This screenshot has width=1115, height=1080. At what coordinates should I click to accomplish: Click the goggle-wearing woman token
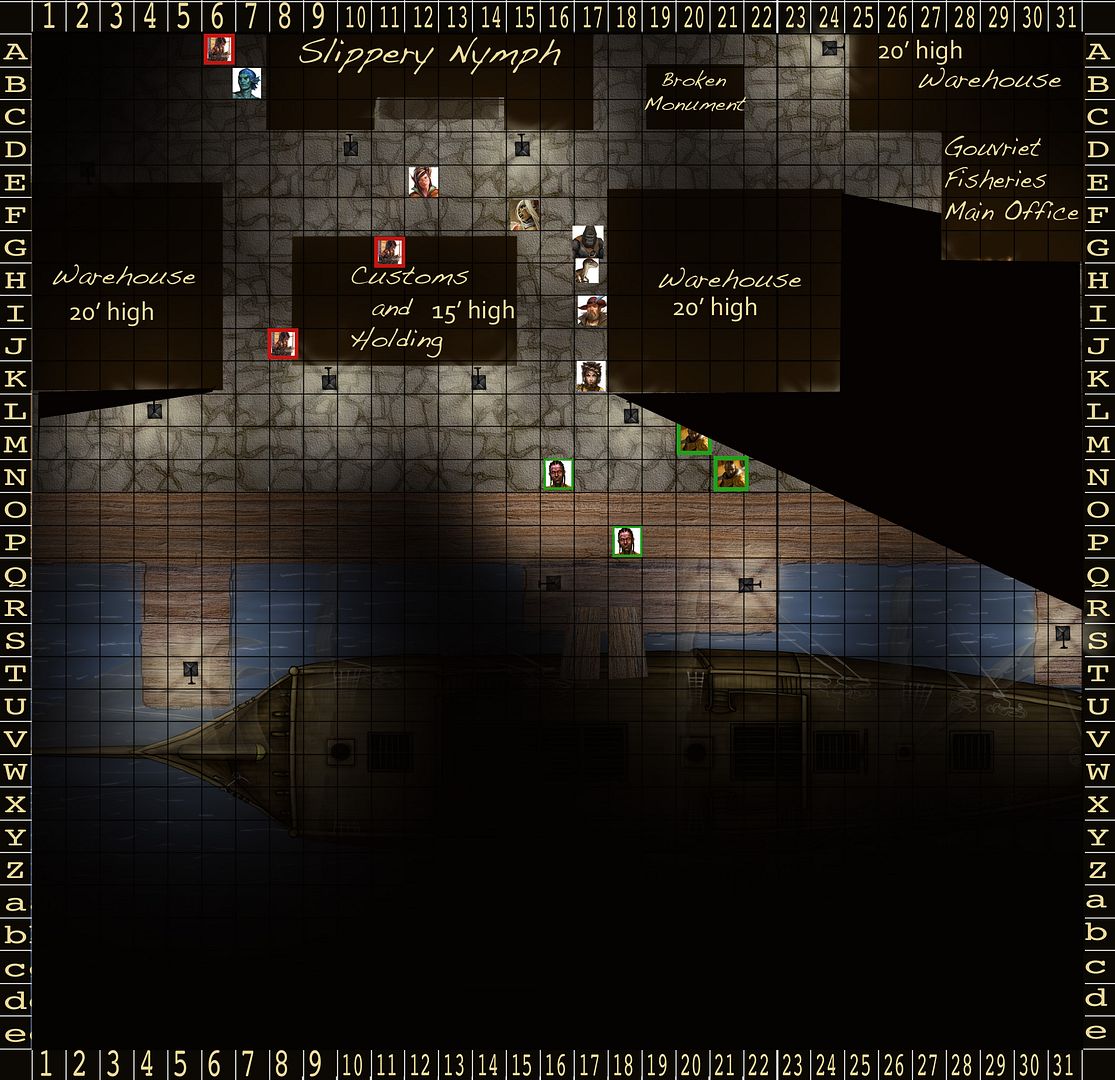591,376
